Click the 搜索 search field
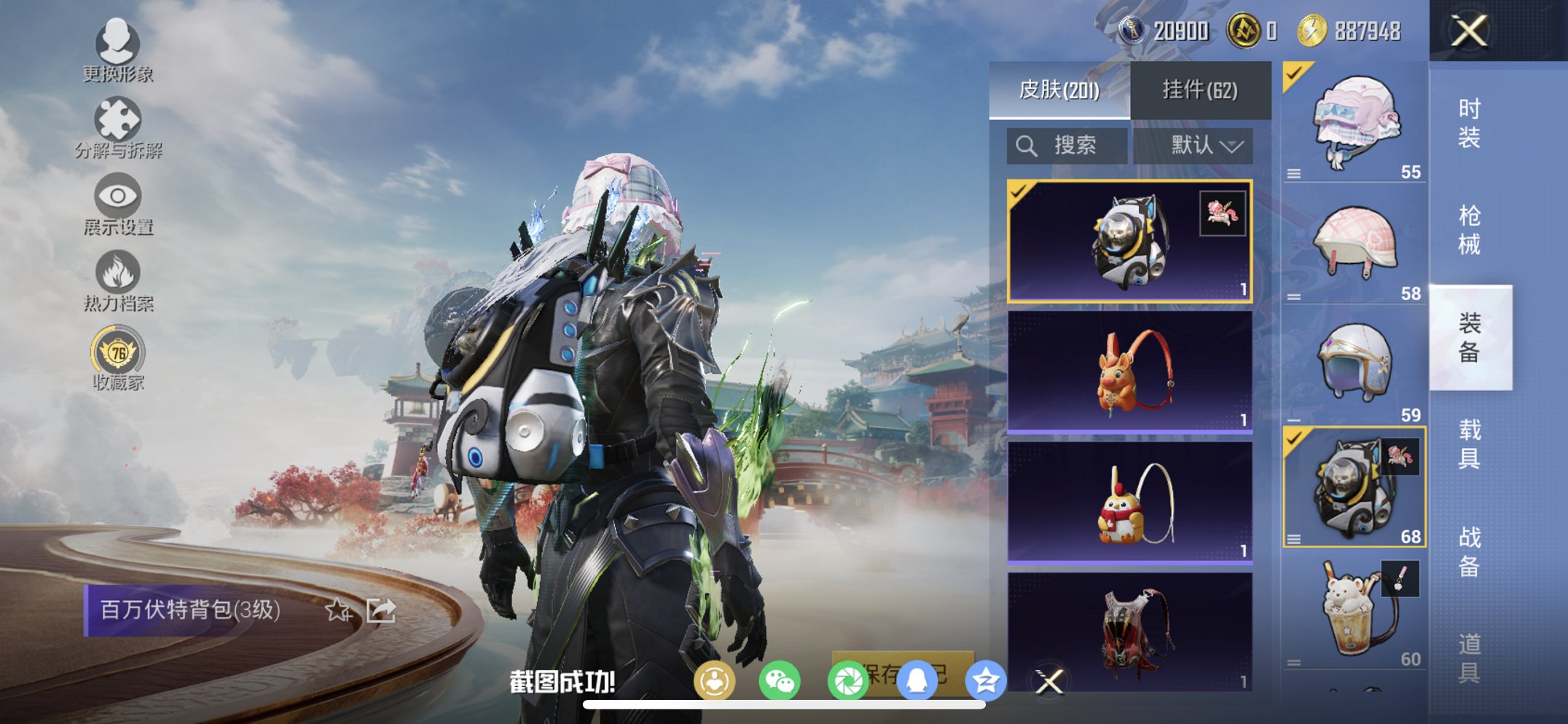The height and width of the screenshot is (724, 1568). (x=1067, y=146)
